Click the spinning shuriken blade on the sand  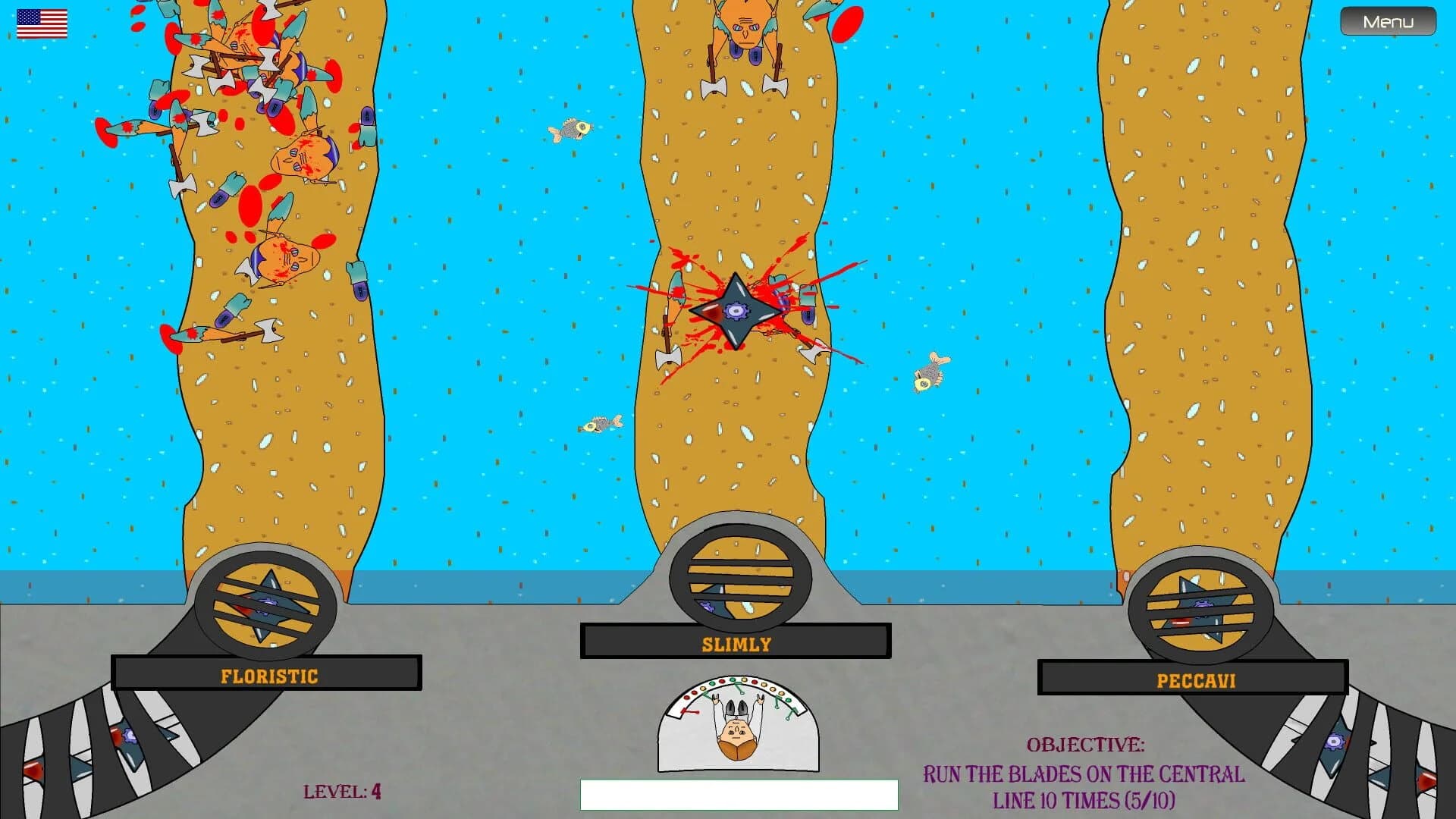(x=733, y=311)
